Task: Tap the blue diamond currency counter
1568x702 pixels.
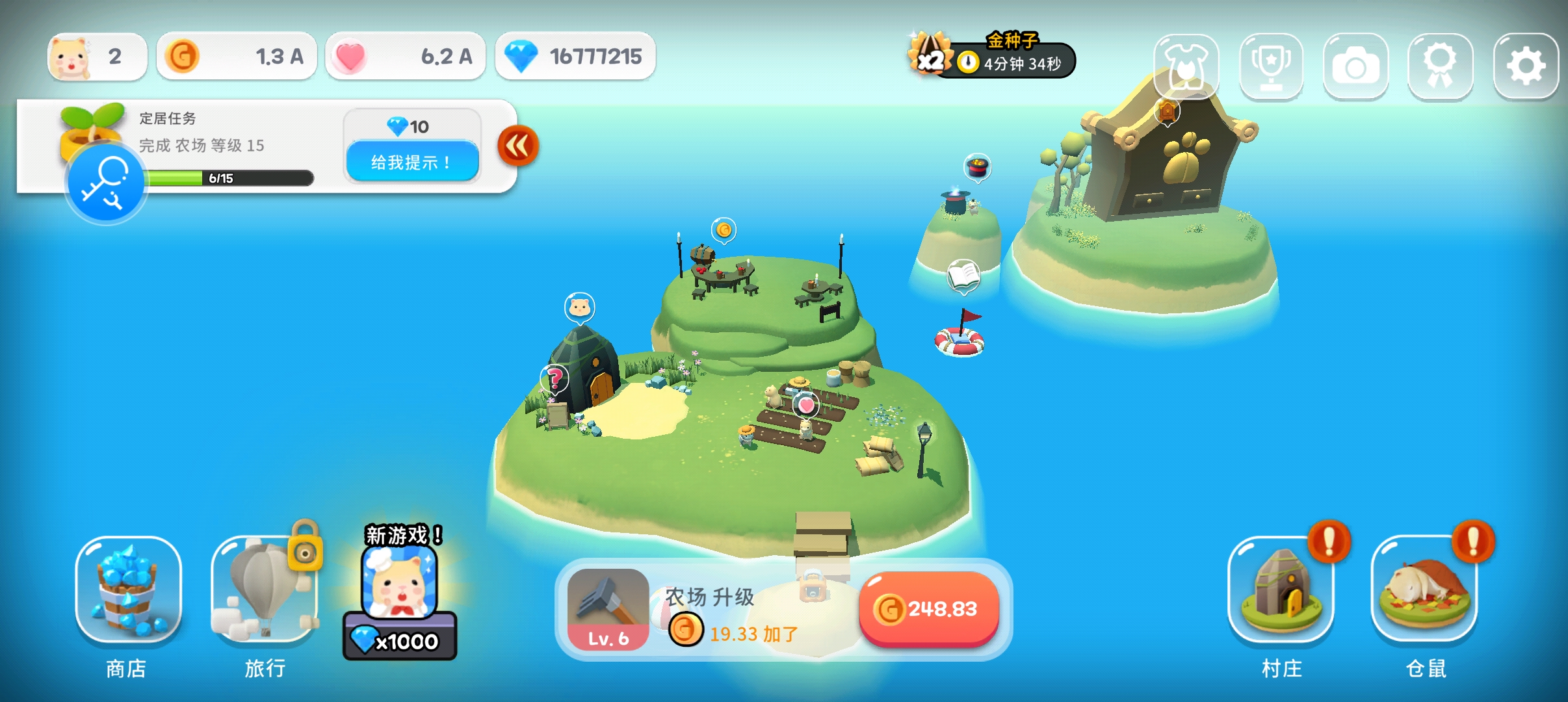Action: tap(575, 57)
